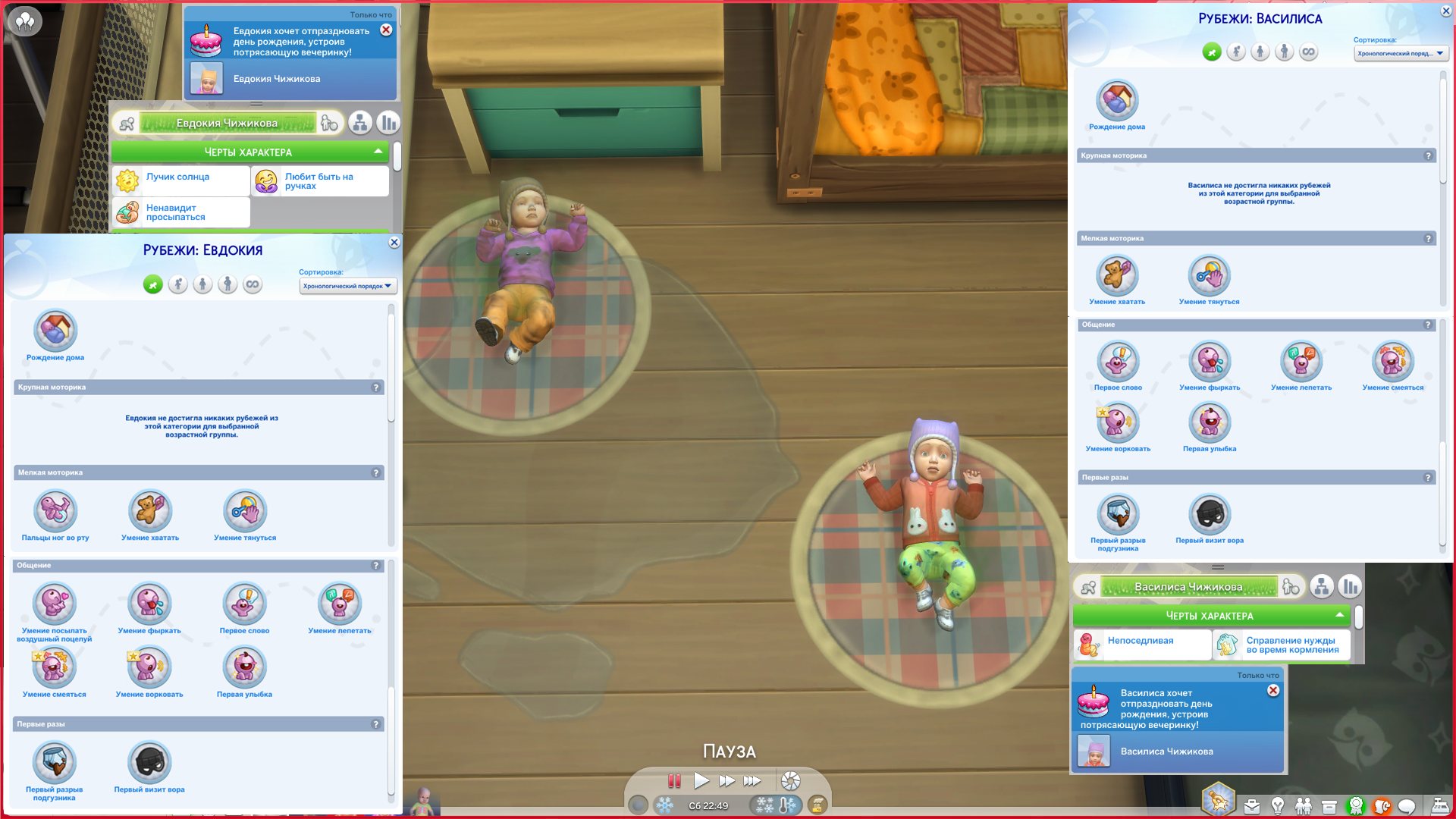The height and width of the screenshot is (819, 1456).
Task: Close the Василиса milestones panel
Action: coord(1445,11)
